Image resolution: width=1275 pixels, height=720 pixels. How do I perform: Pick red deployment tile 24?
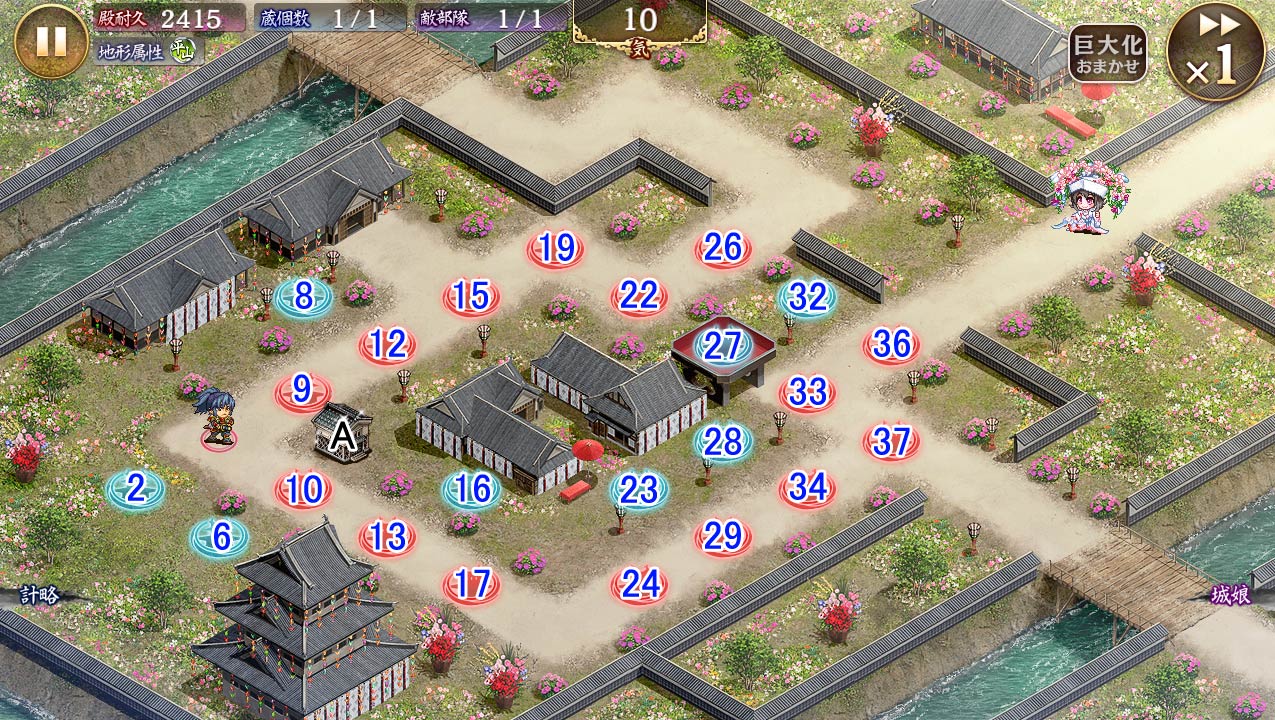[x=639, y=584]
